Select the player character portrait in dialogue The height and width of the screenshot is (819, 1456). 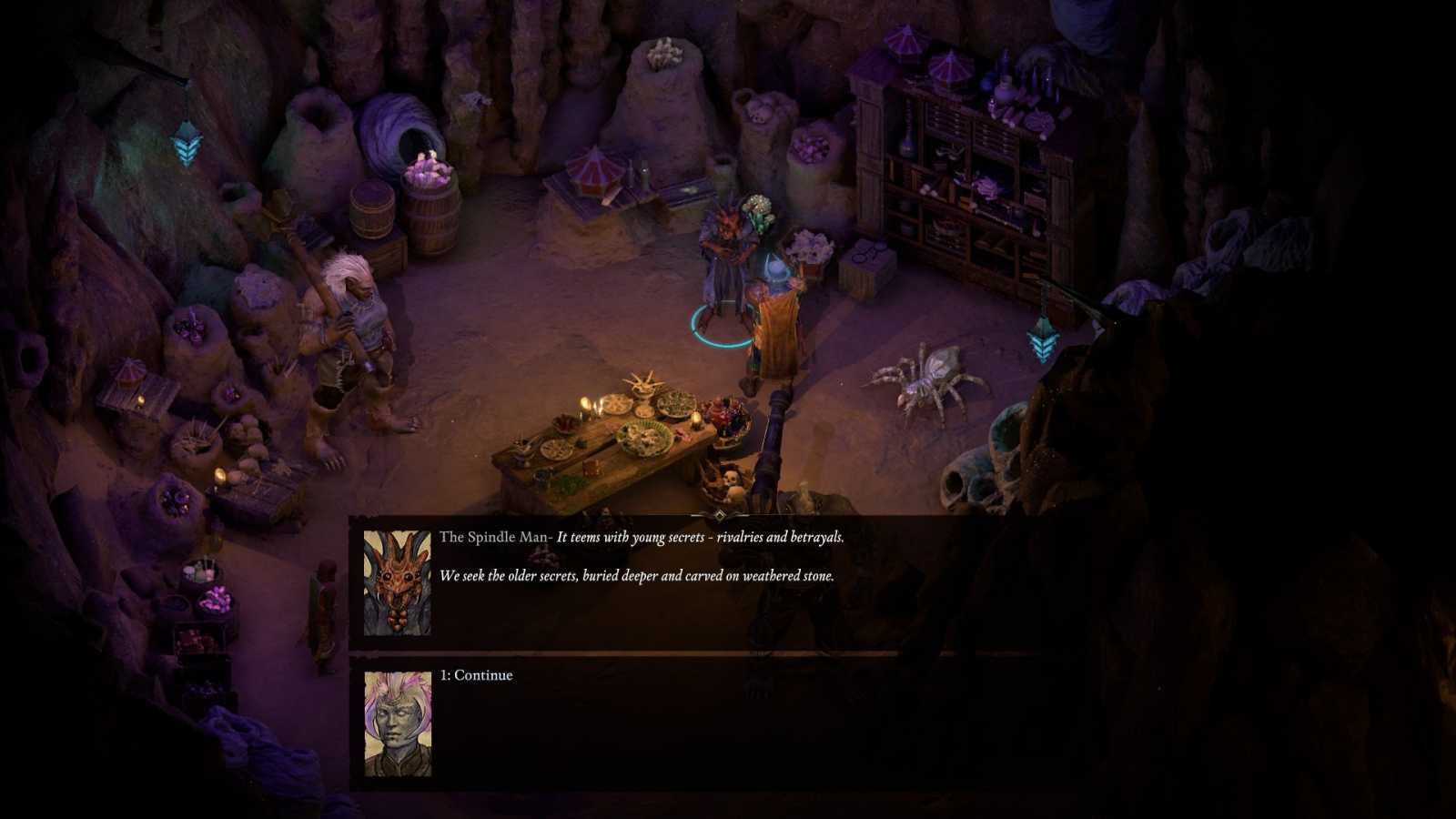pos(398,724)
